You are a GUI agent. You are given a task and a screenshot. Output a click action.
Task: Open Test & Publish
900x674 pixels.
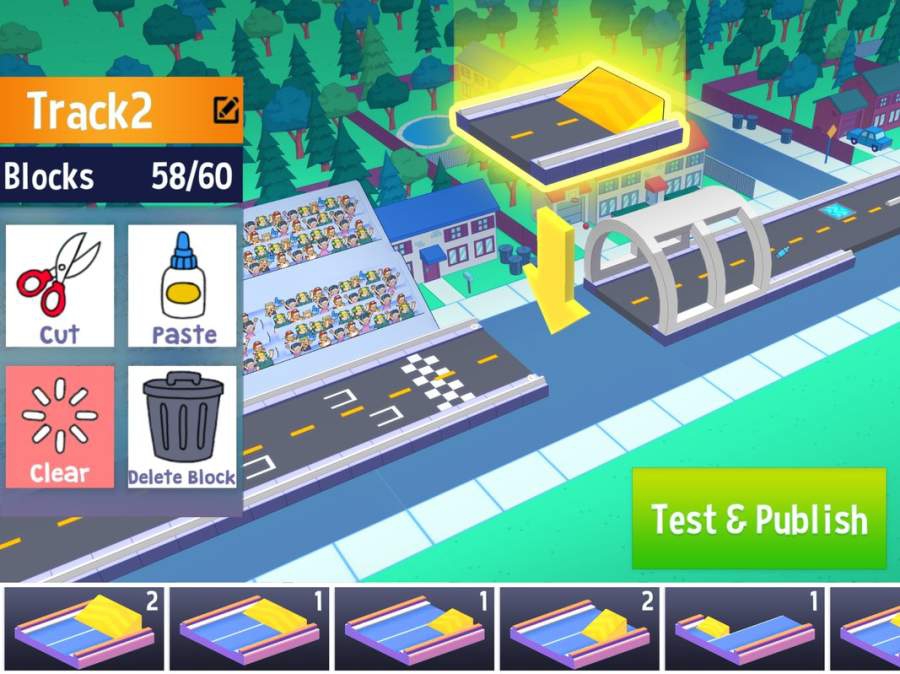click(759, 519)
